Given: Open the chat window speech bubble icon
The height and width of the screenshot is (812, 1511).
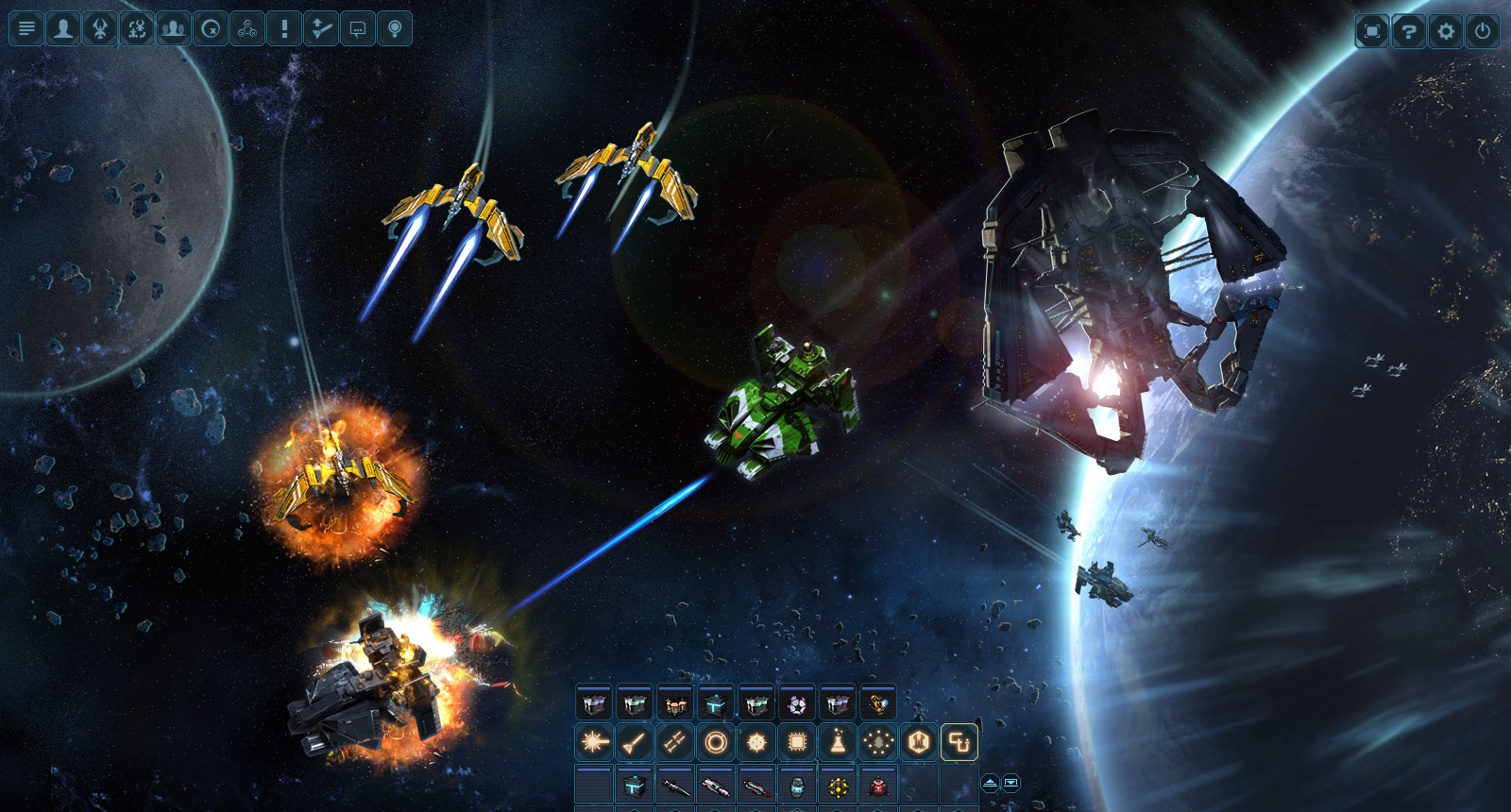Looking at the screenshot, I should [x=357, y=28].
